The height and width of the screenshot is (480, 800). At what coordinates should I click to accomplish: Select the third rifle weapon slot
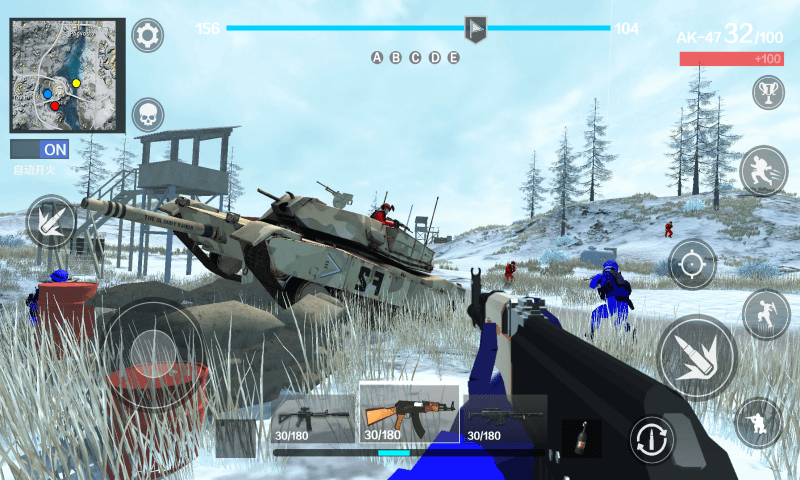click(x=504, y=419)
